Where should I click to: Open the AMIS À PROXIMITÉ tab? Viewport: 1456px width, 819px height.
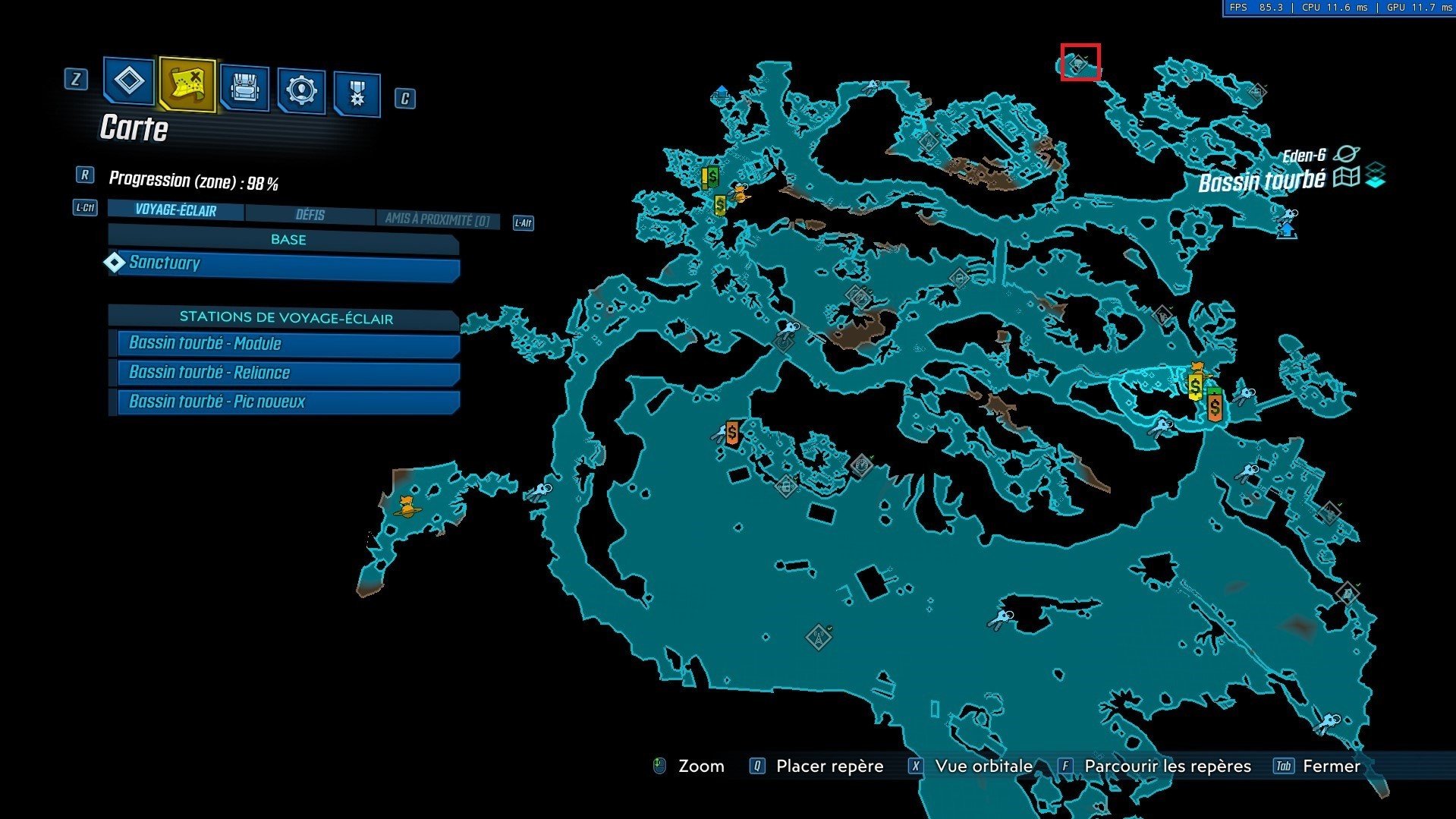pos(437,219)
